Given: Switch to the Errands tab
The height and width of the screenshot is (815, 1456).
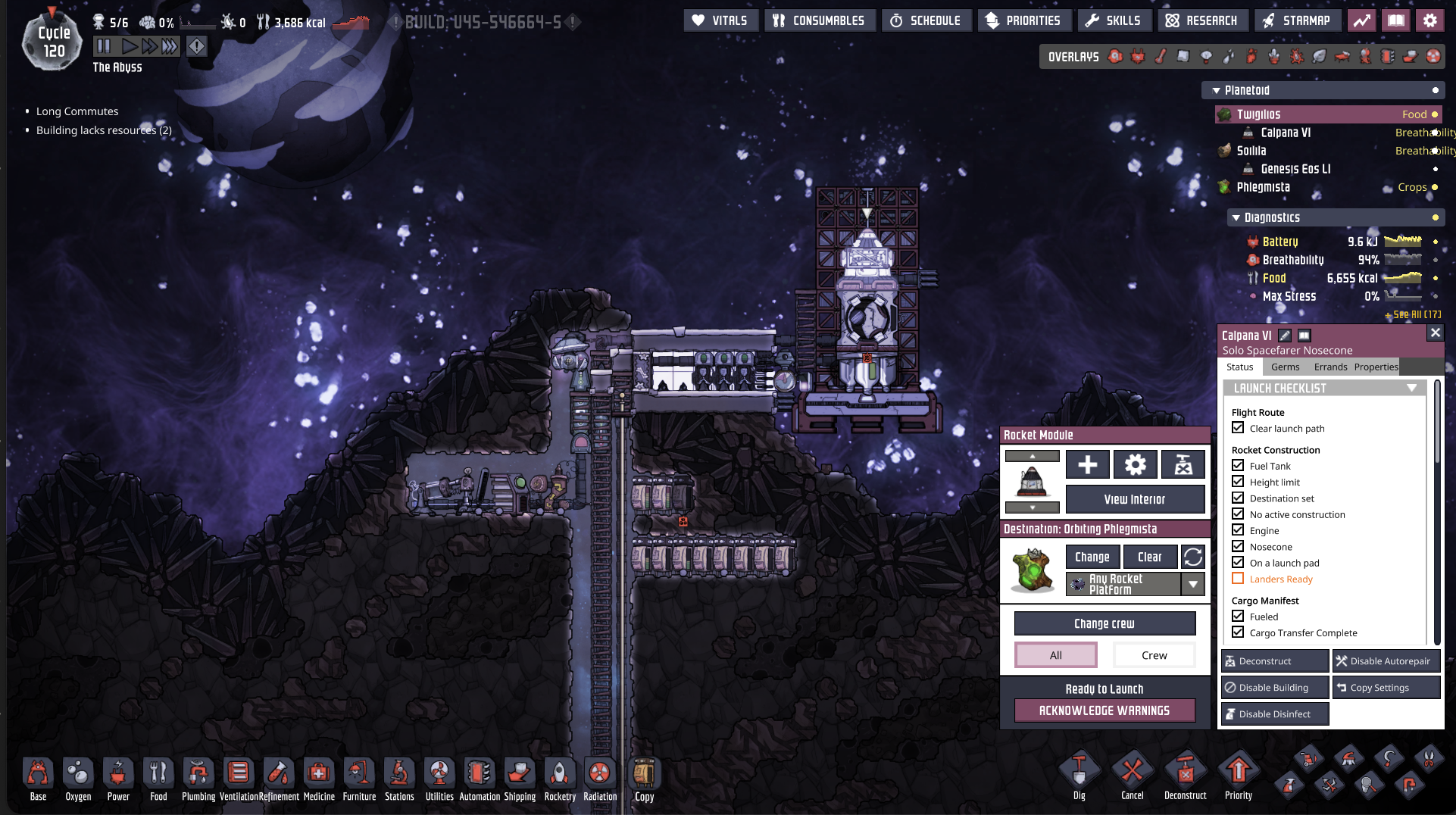Looking at the screenshot, I should pyautogui.click(x=1330, y=367).
